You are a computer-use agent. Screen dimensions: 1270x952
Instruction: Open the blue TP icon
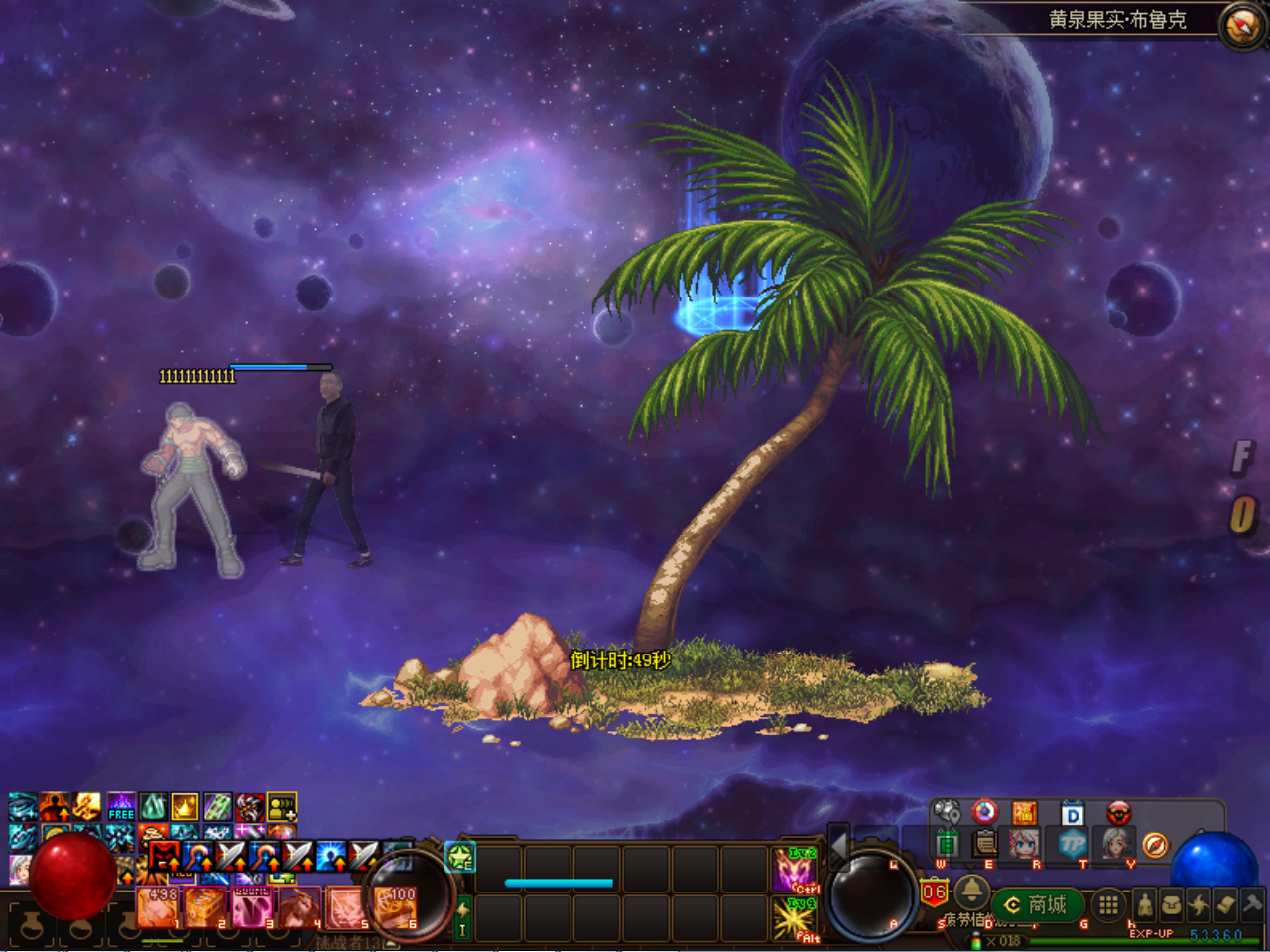[x=1074, y=844]
